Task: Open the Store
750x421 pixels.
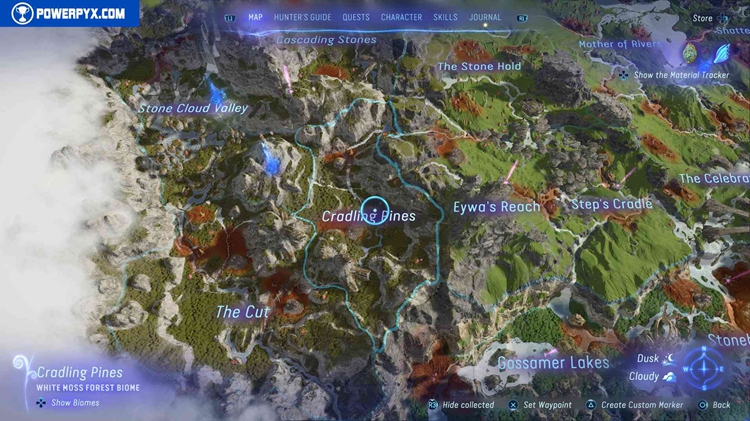Action: point(703,18)
